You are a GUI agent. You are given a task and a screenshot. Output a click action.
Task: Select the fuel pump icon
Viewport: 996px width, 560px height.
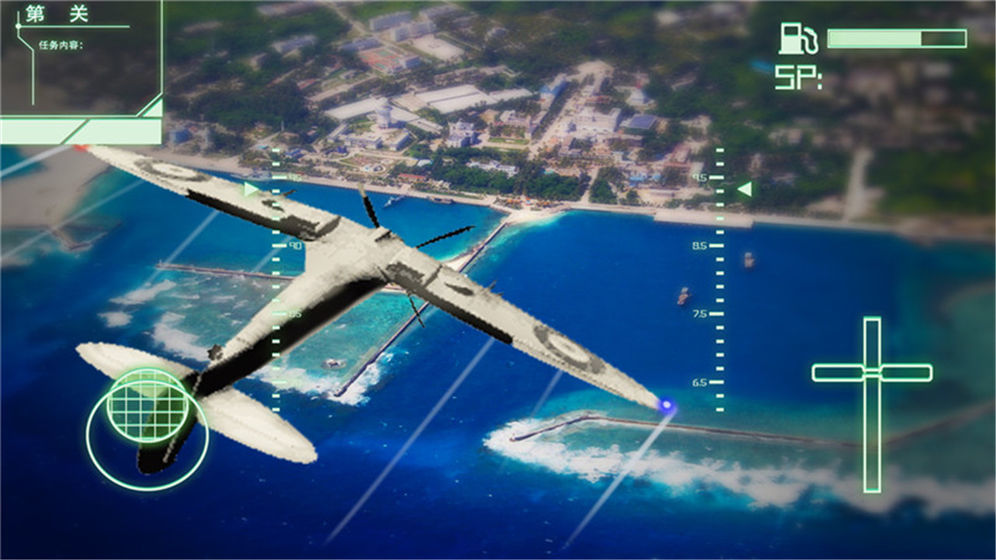(797, 39)
